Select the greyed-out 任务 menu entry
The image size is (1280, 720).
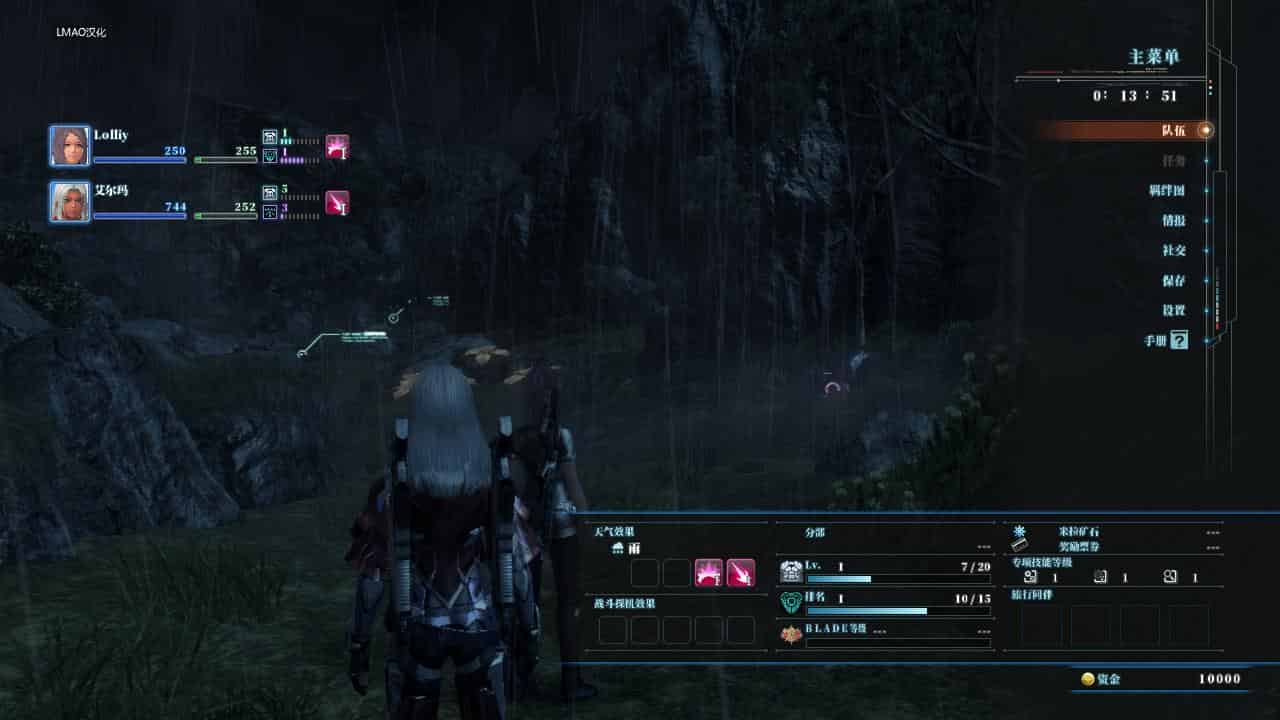point(1173,160)
